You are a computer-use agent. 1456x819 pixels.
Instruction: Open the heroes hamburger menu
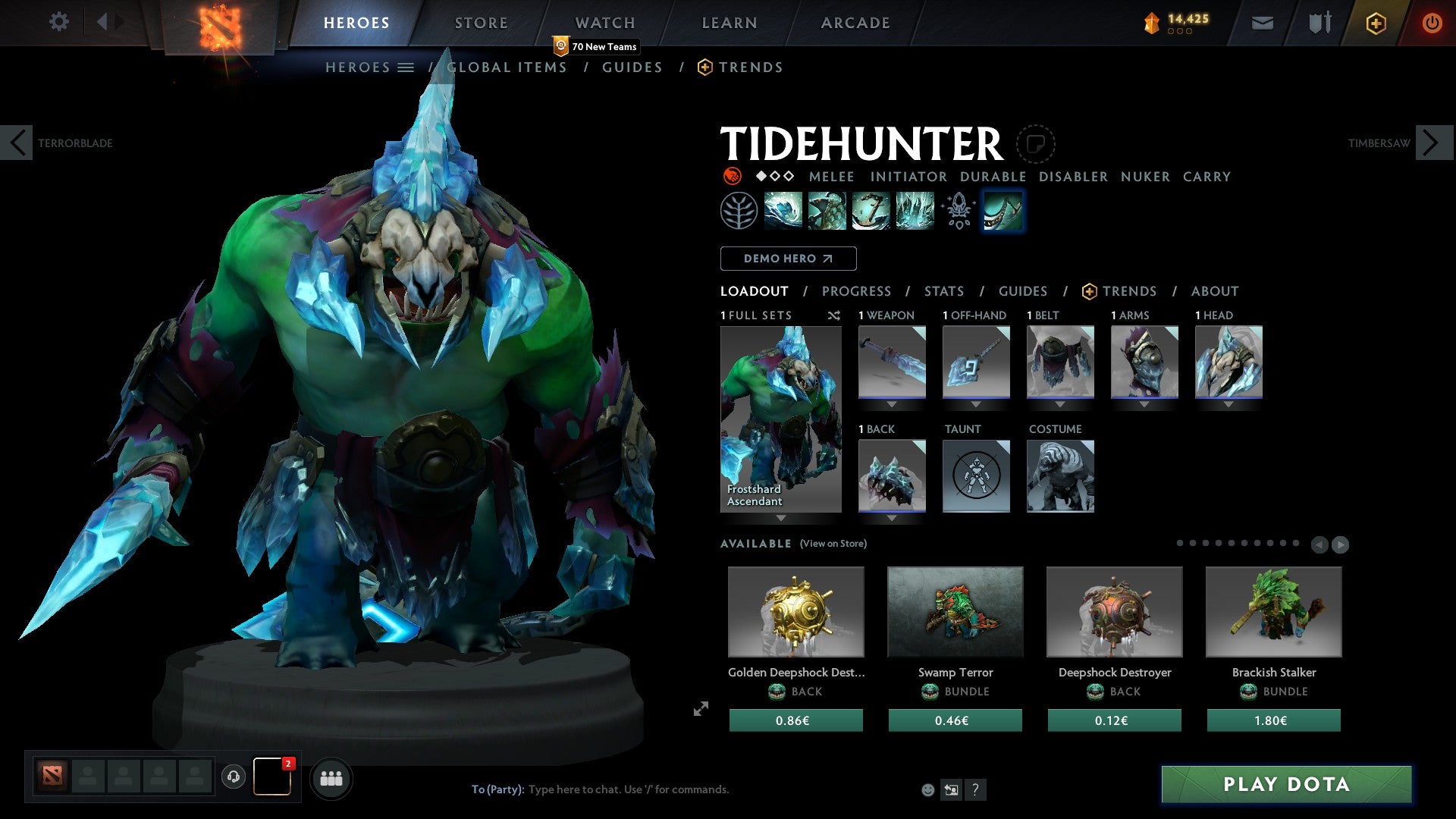pos(407,67)
